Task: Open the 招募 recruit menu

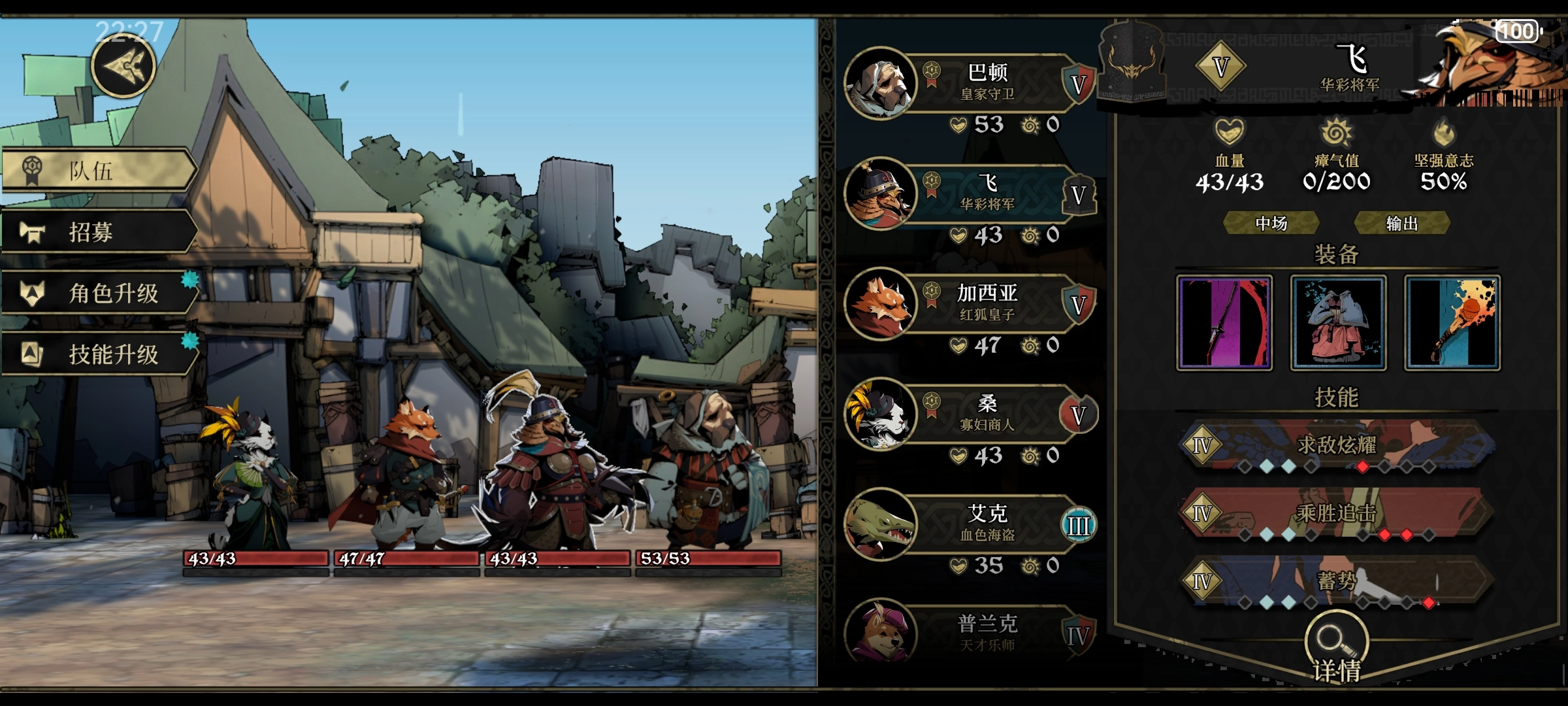Action: (98, 232)
